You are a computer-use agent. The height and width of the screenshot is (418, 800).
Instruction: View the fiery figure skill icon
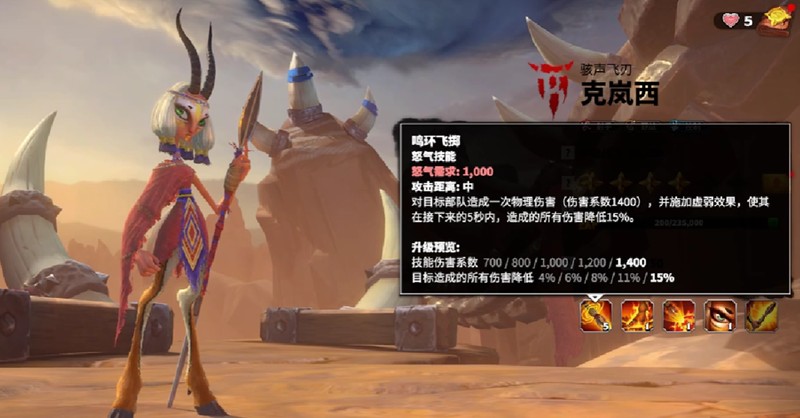point(638,316)
